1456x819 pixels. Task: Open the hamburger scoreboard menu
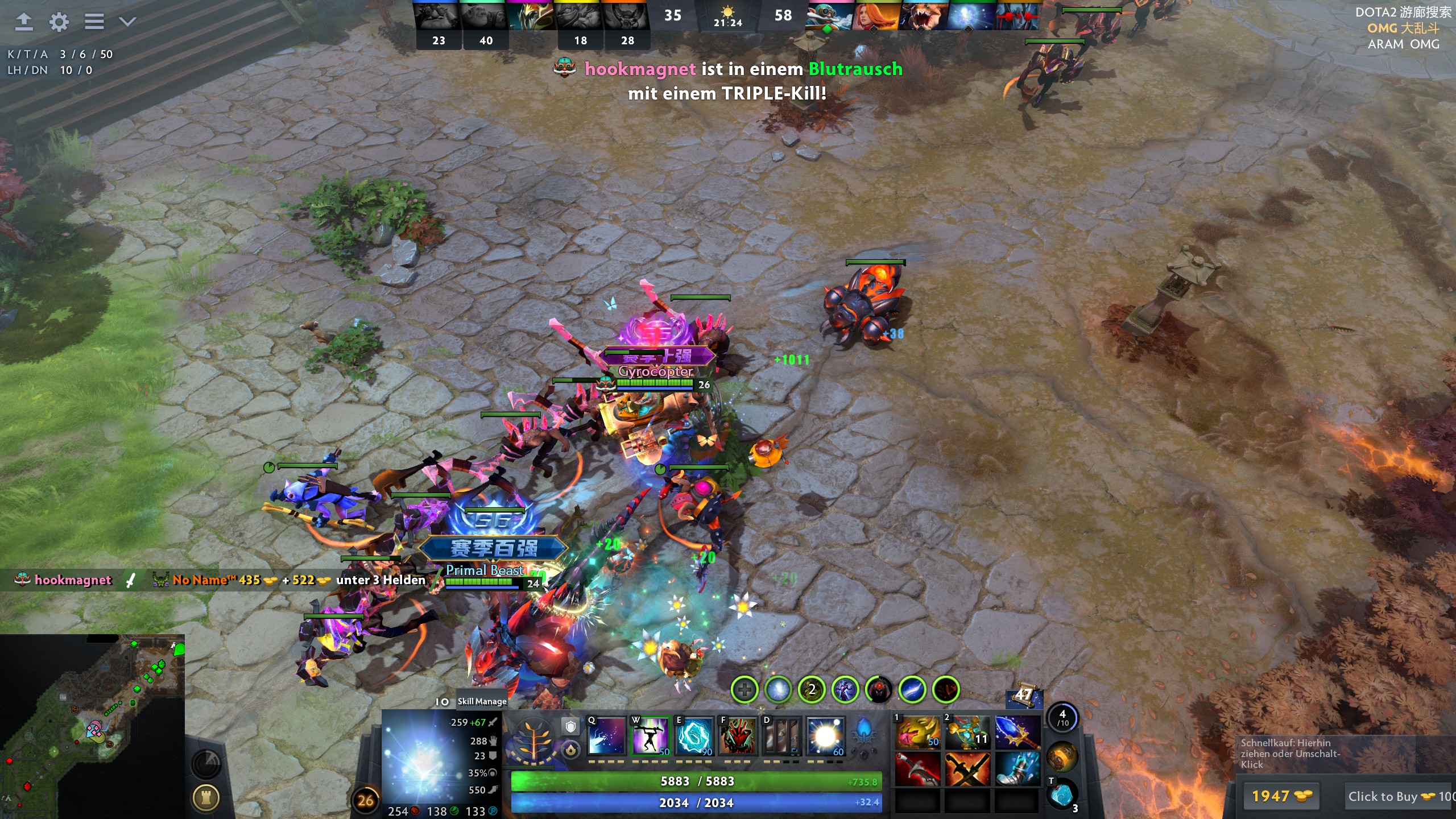pos(94,22)
